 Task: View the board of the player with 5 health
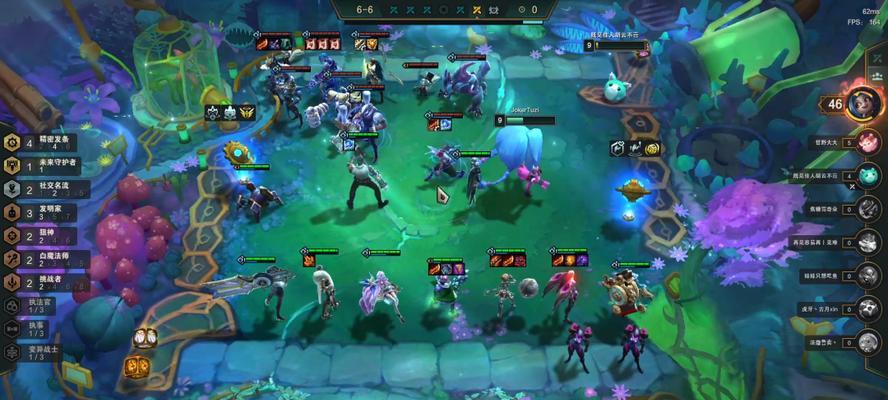coord(867,143)
